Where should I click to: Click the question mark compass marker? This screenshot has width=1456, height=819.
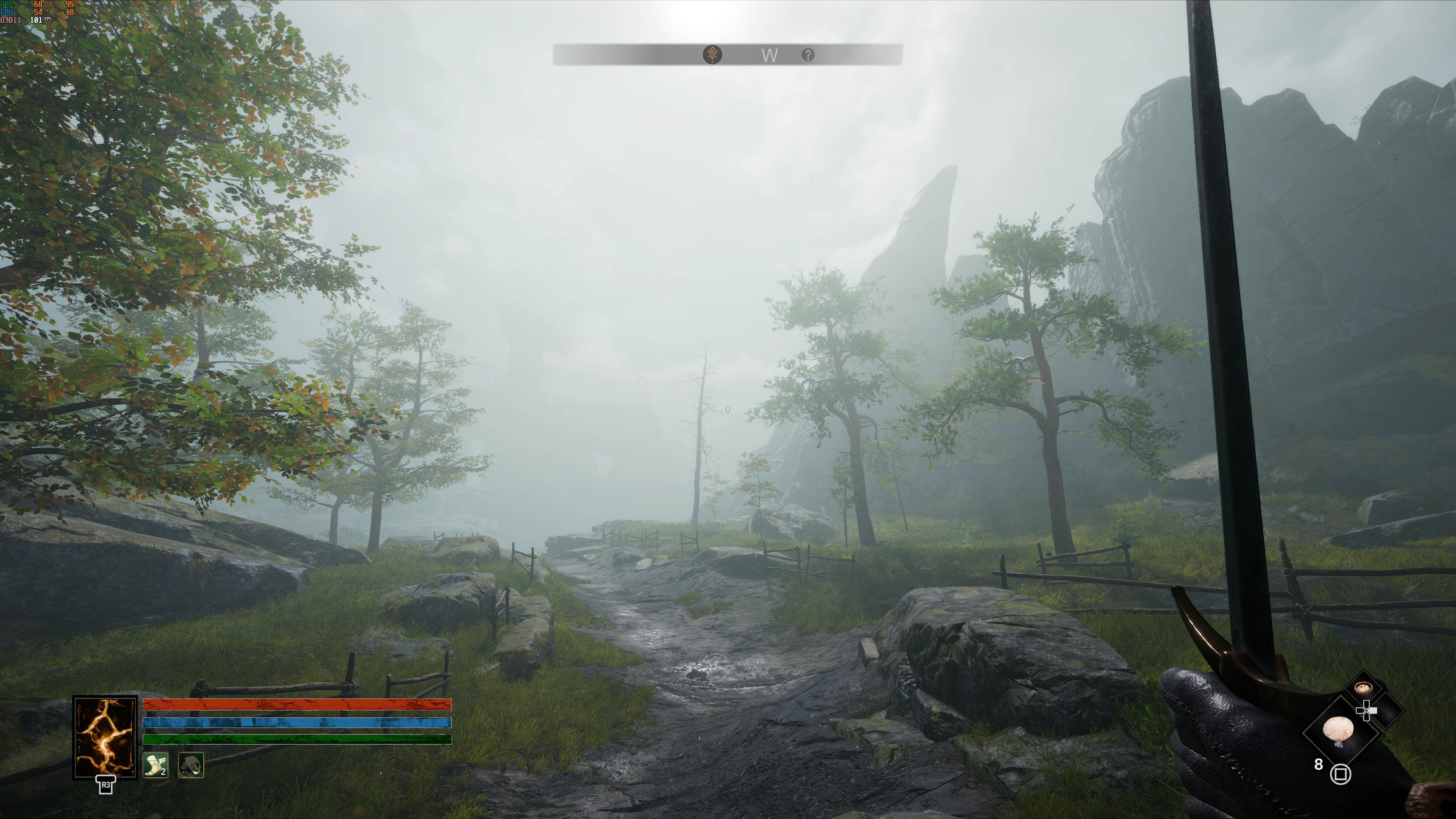(x=808, y=55)
